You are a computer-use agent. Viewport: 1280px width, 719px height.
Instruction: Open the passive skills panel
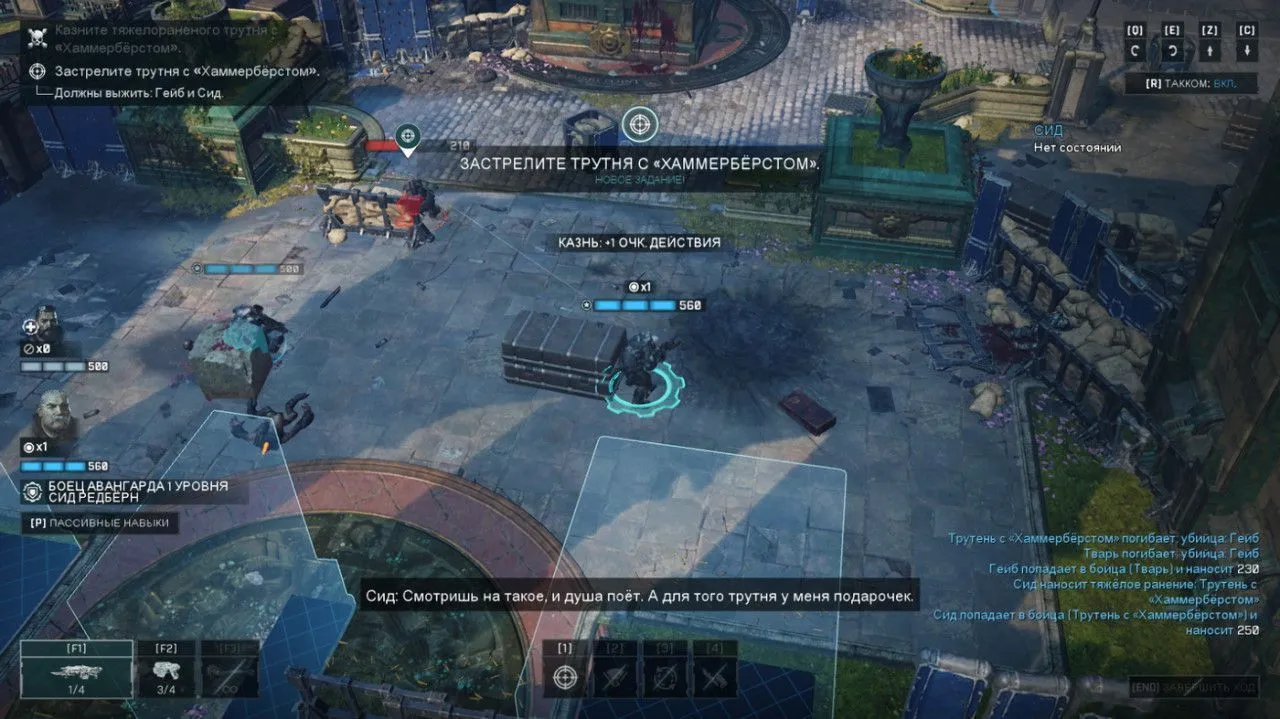pyautogui.click(x=100, y=522)
